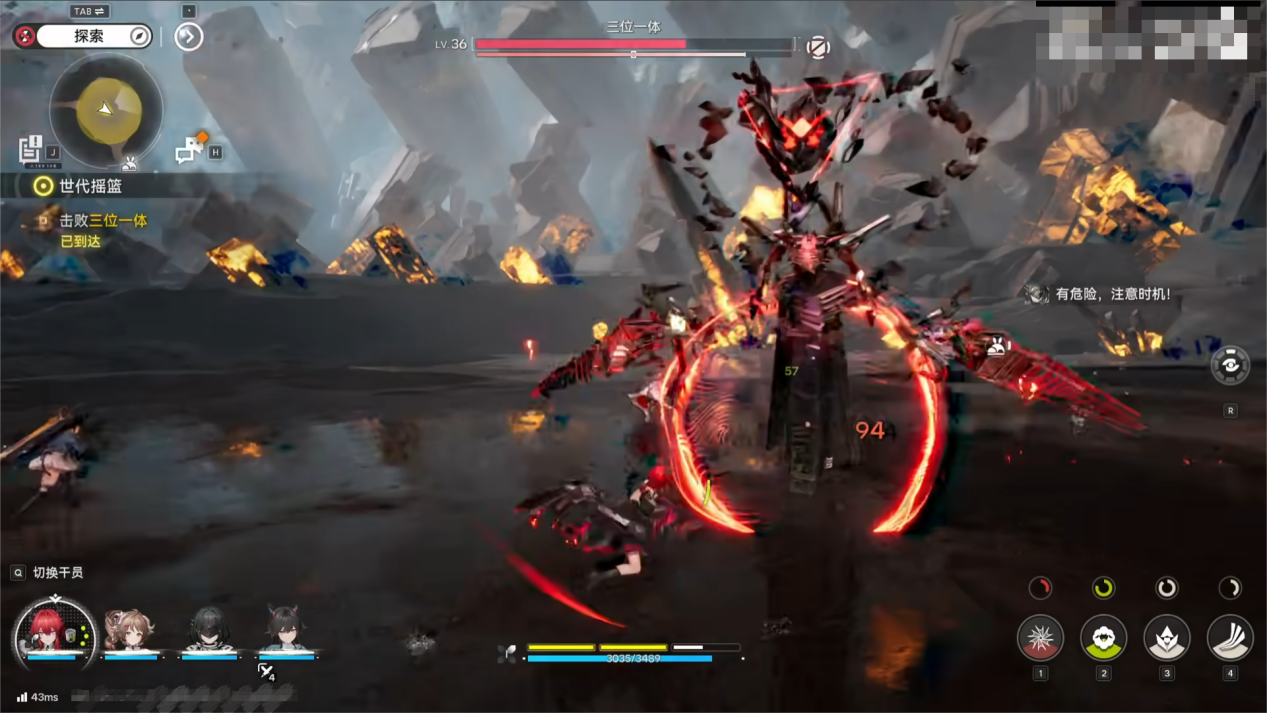Switch to the masked black-haired operator
The width and height of the screenshot is (1267, 713).
pos(208,630)
